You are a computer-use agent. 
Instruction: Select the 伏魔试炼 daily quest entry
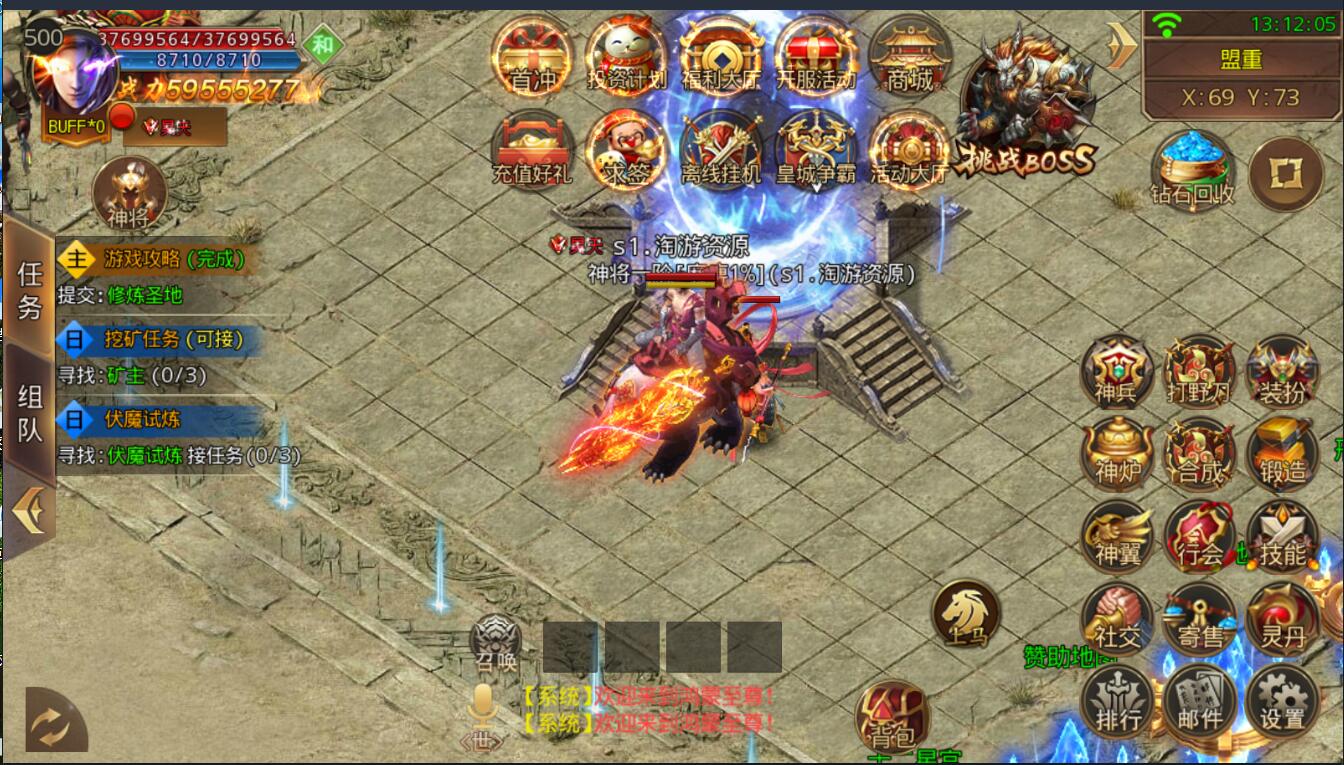pos(160,420)
